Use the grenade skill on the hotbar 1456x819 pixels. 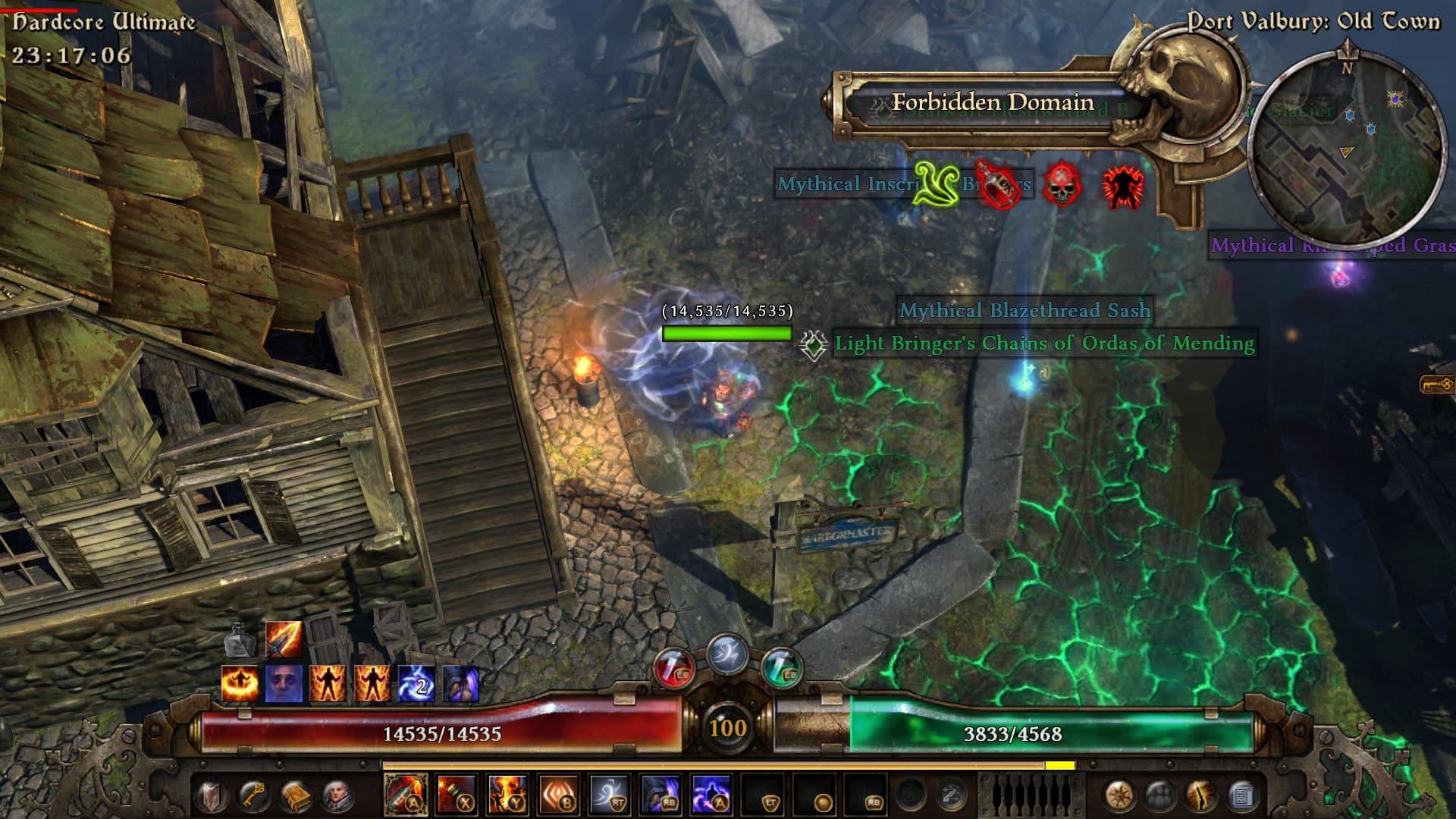pyautogui.click(x=457, y=795)
